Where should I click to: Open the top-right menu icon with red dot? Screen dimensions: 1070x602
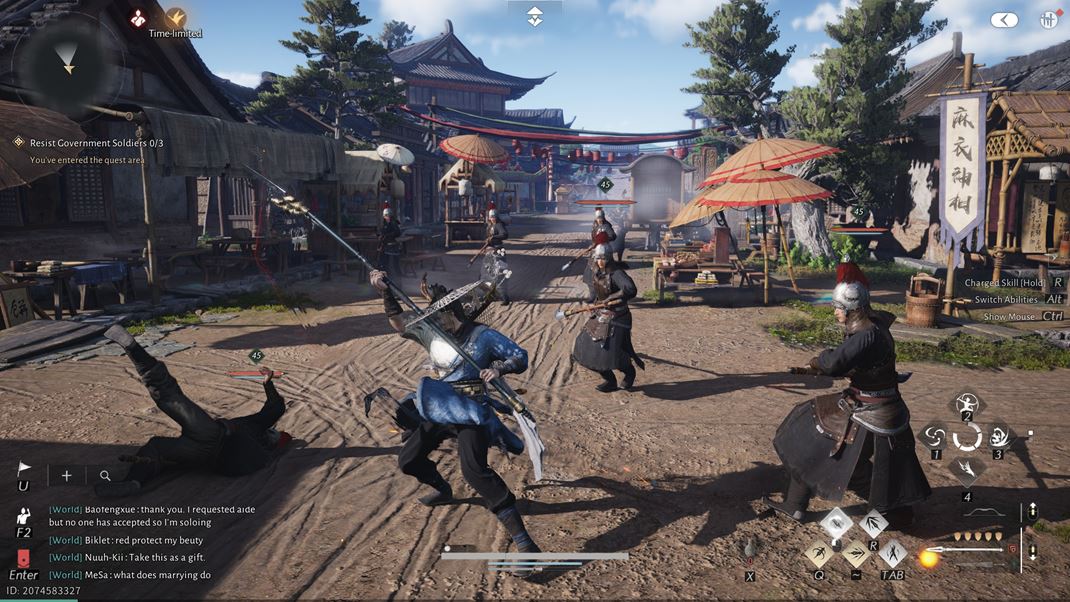(x=1049, y=20)
